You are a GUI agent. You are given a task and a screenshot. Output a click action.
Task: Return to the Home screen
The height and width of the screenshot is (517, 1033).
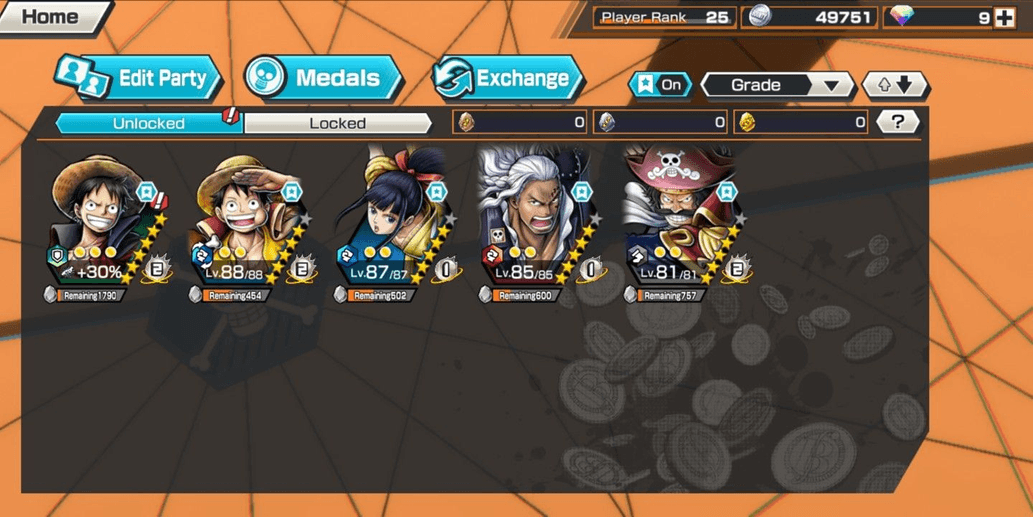[52, 17]
